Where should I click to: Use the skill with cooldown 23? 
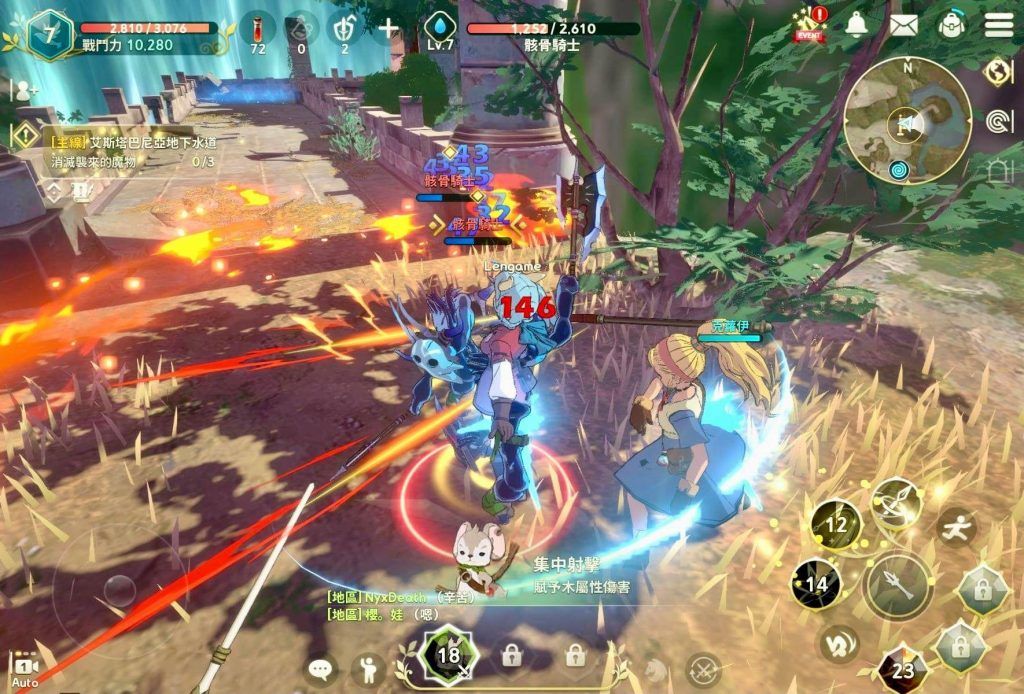click(902, 669)
